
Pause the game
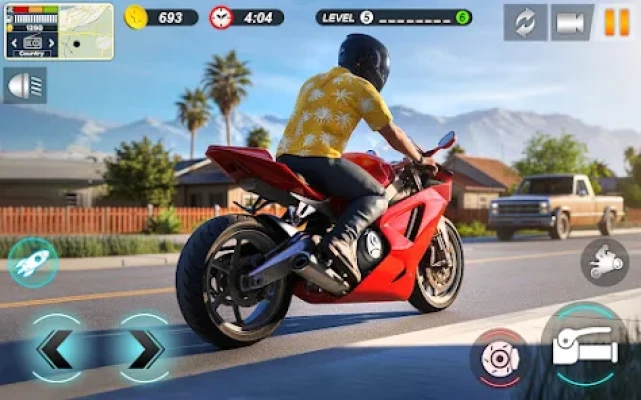[616, 22]
